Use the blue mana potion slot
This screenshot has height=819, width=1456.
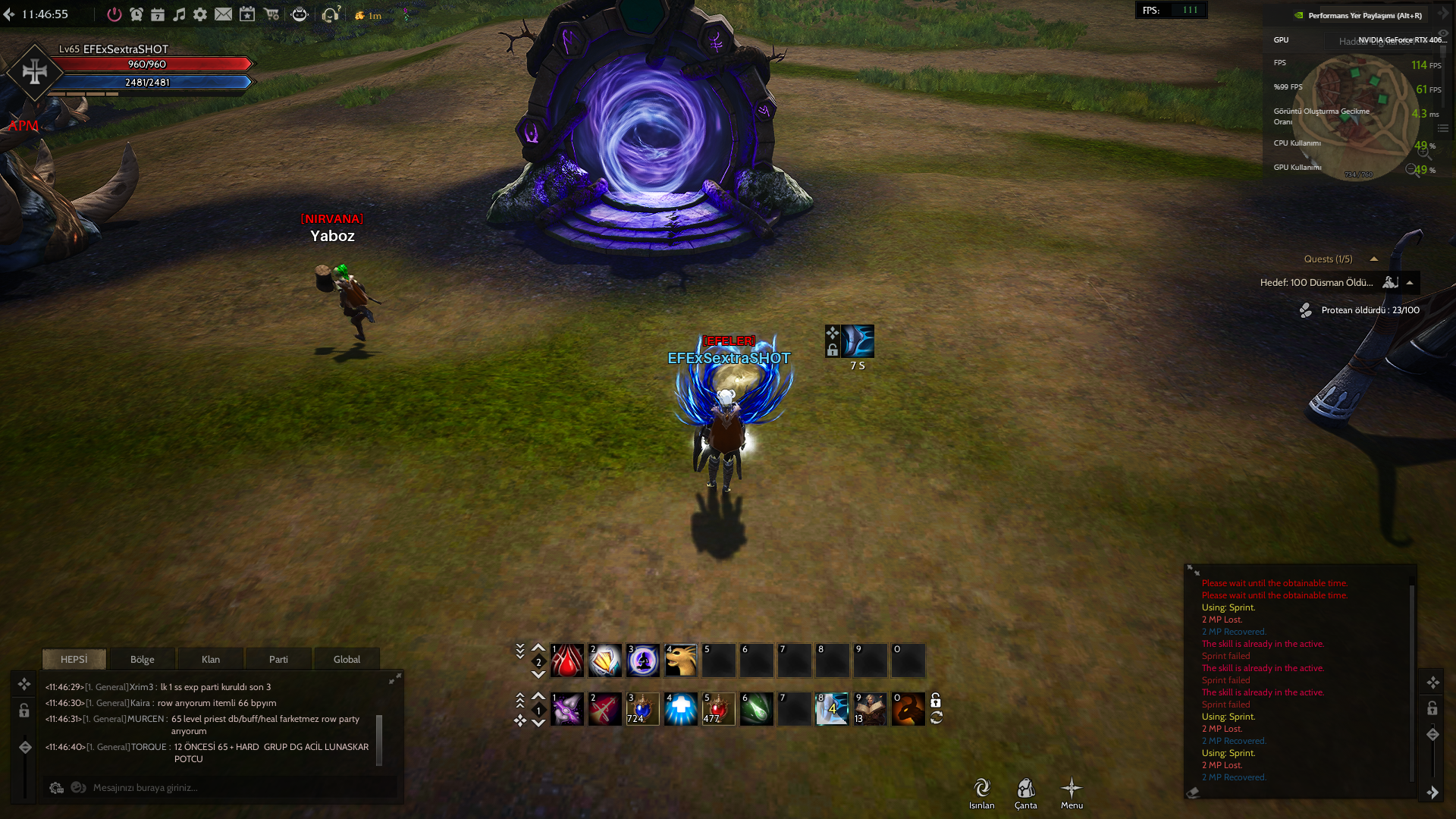pyautogui.click(x=642, y=709)
